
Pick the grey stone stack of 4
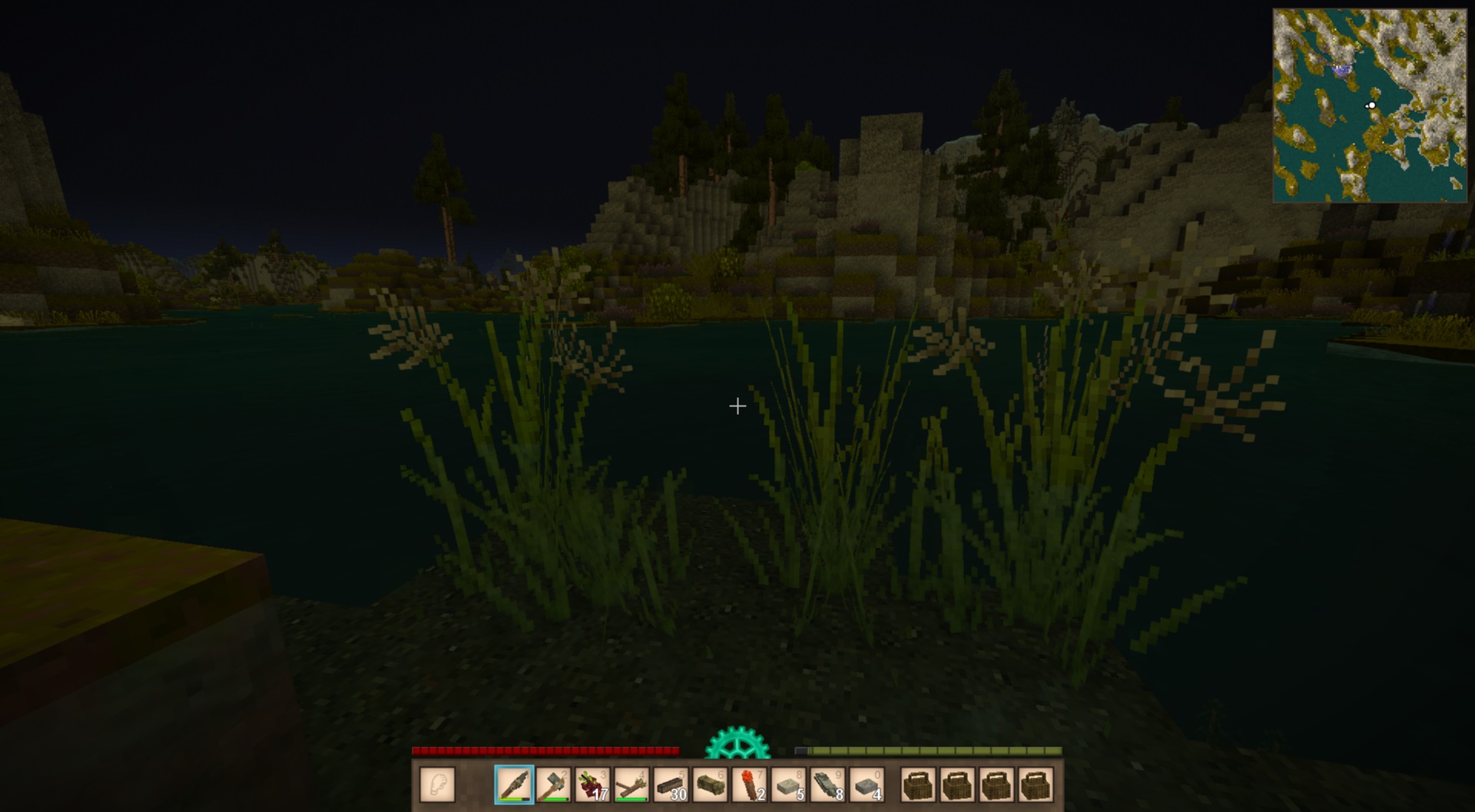point(867,785)
